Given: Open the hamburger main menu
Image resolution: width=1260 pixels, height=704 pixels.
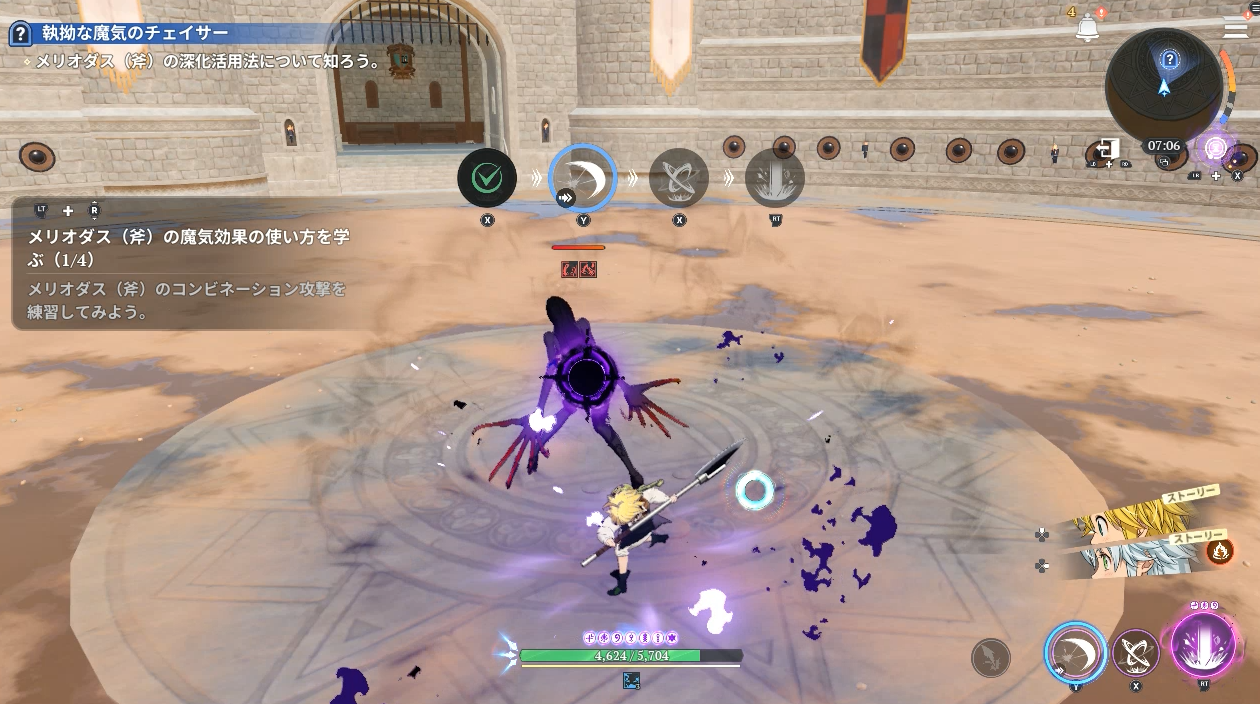Looking at the screenshot, I should (x=1235, y=29).
